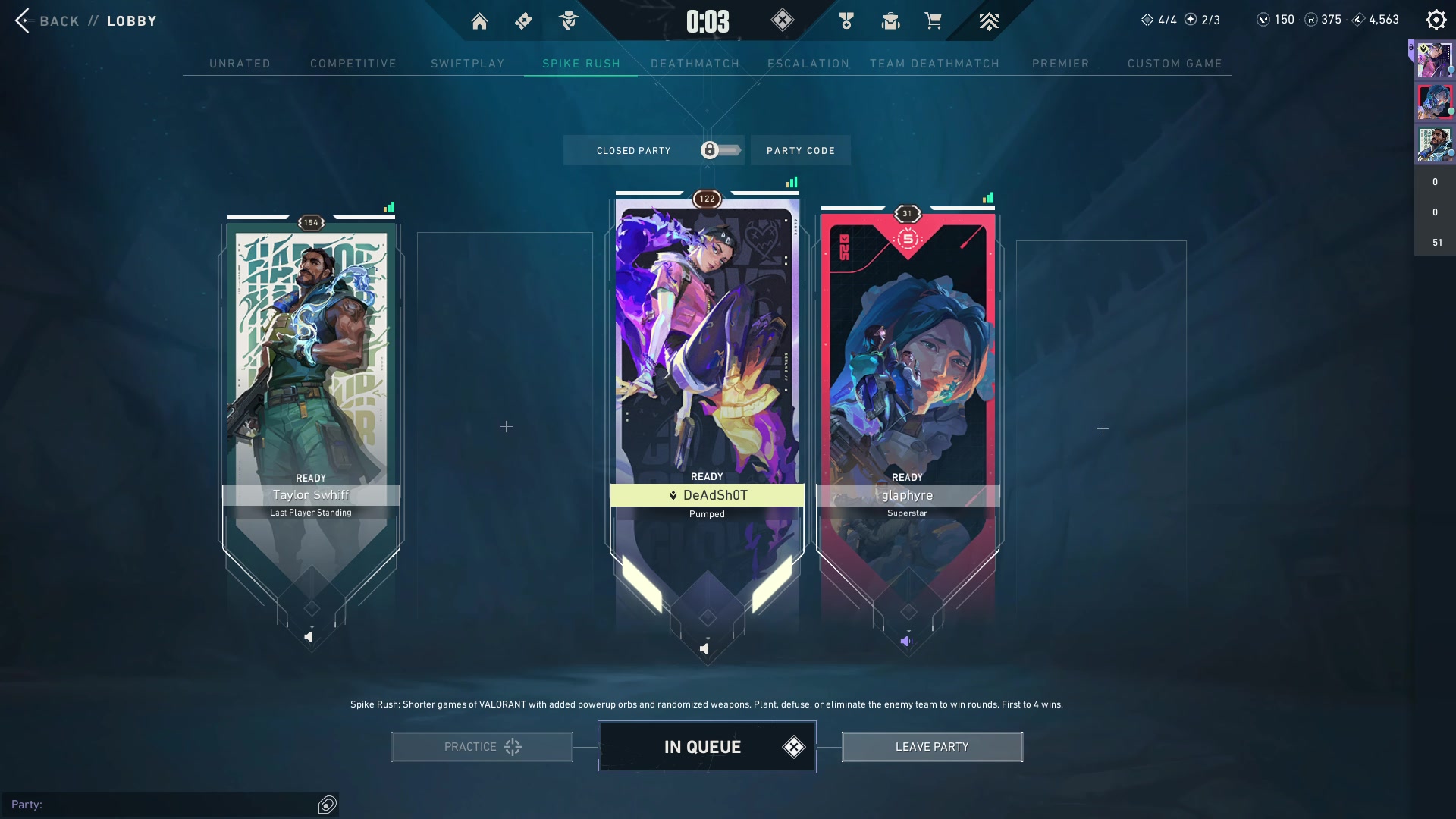
Task: Open the Custom Game tab
Action: click(1175, 64)
